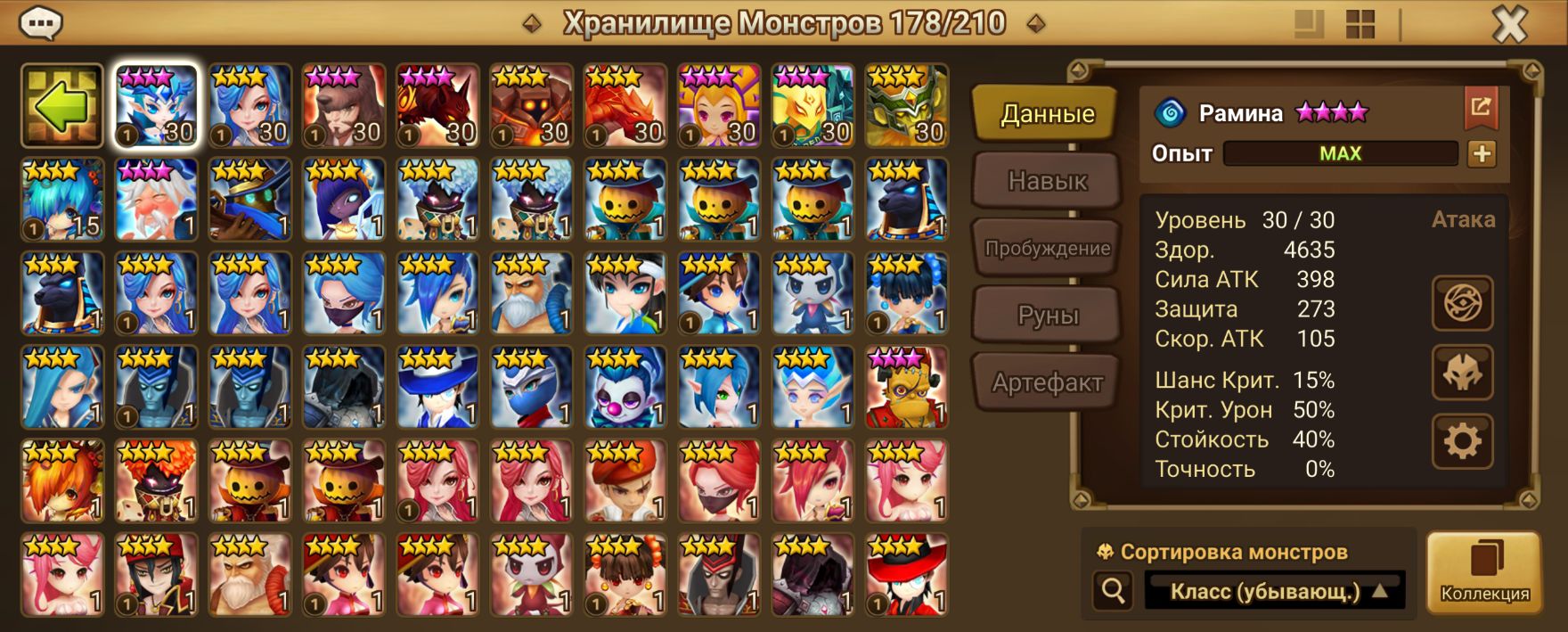This screenshot has height=632, width=1568.
Task: Open the sort dropdown Класс (убывающ.)
Action: tap(1275, 591)
